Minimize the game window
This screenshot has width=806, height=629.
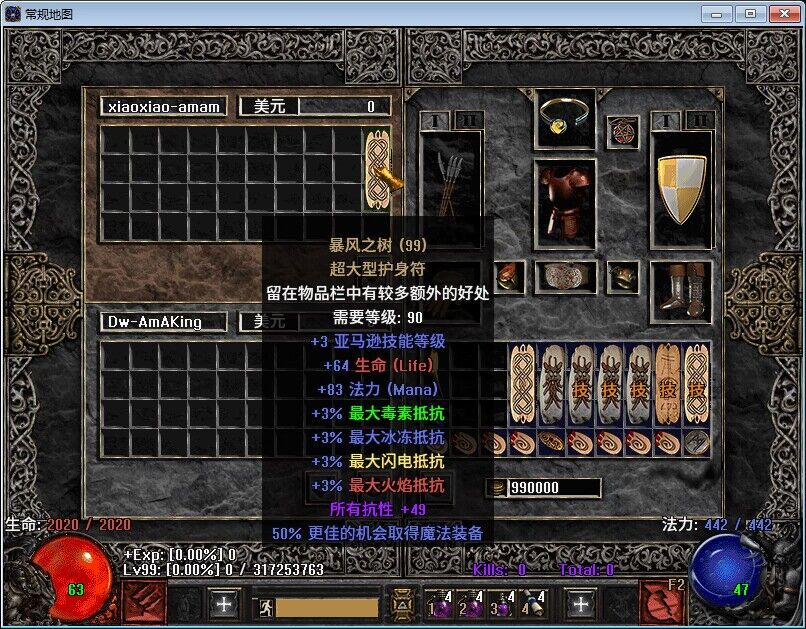coord(716,14)
